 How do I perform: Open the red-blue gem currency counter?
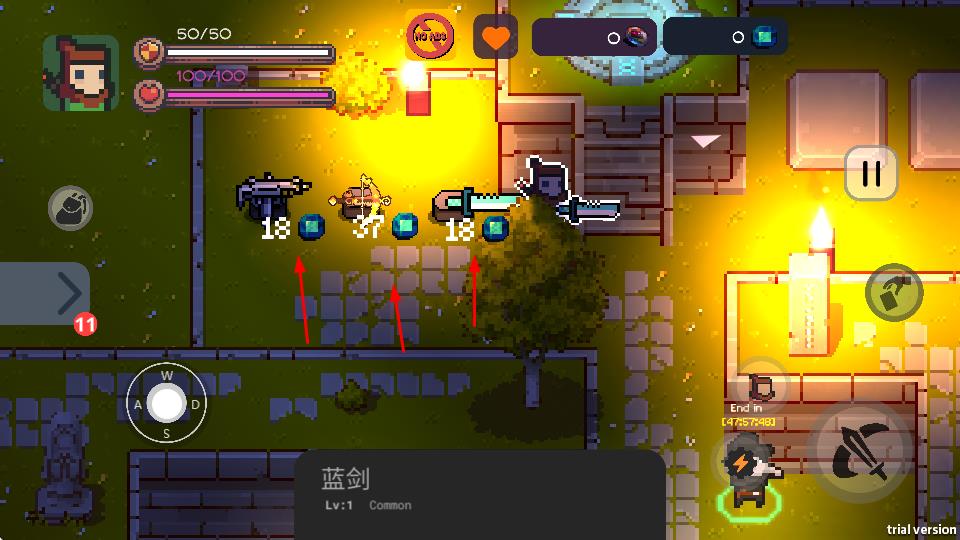click(594, 37)
